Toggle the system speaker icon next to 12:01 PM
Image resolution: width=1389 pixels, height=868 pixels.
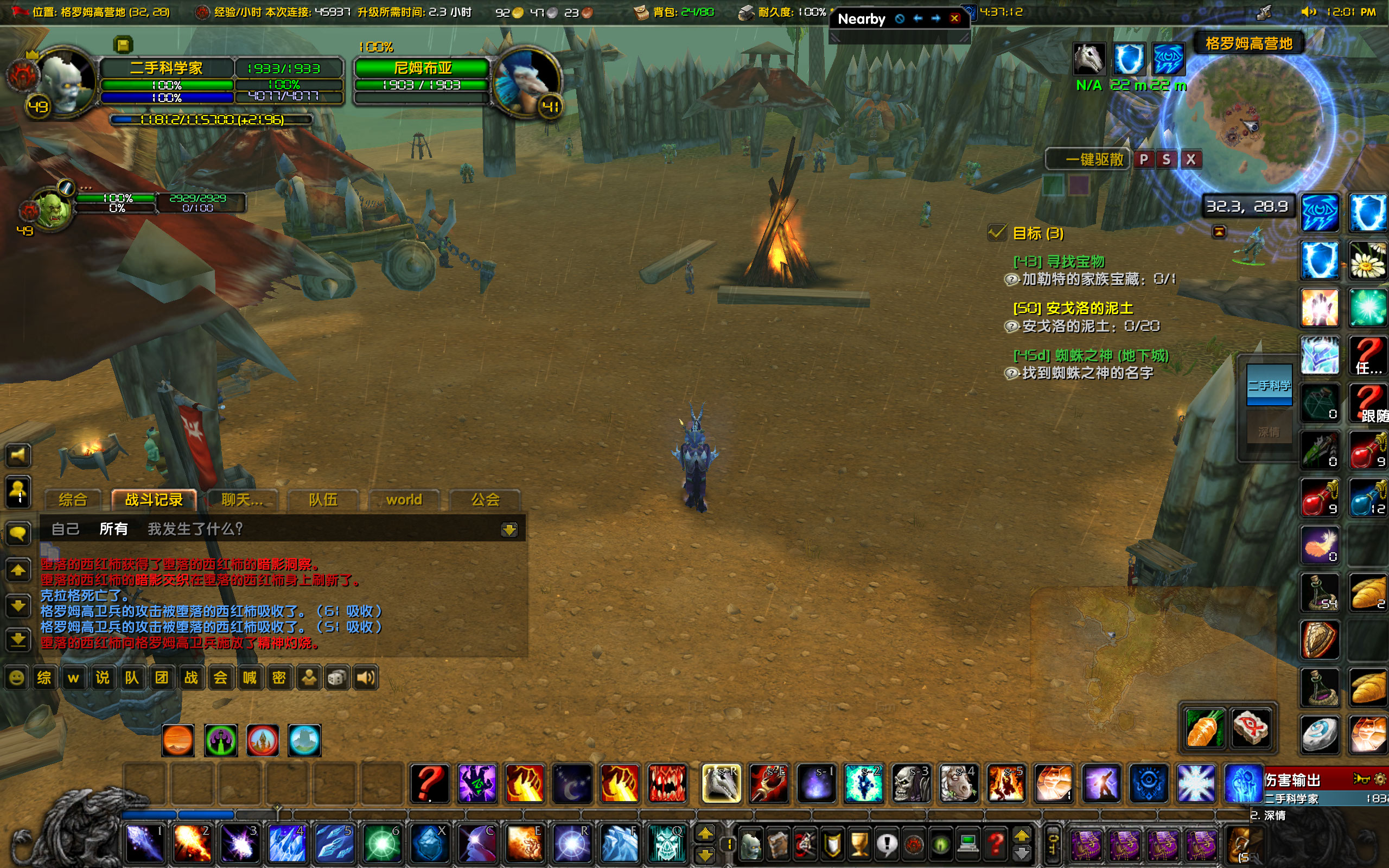pos(1309,11)
